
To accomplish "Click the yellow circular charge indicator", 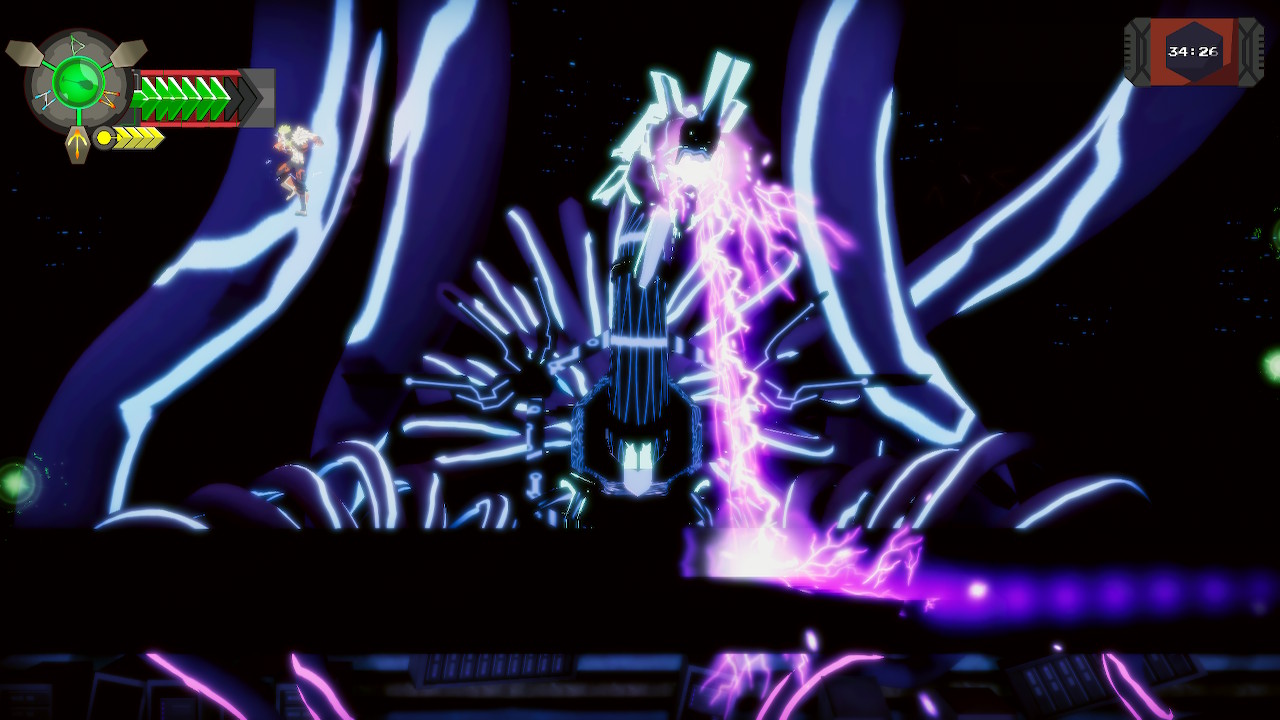I will (103, 137).
